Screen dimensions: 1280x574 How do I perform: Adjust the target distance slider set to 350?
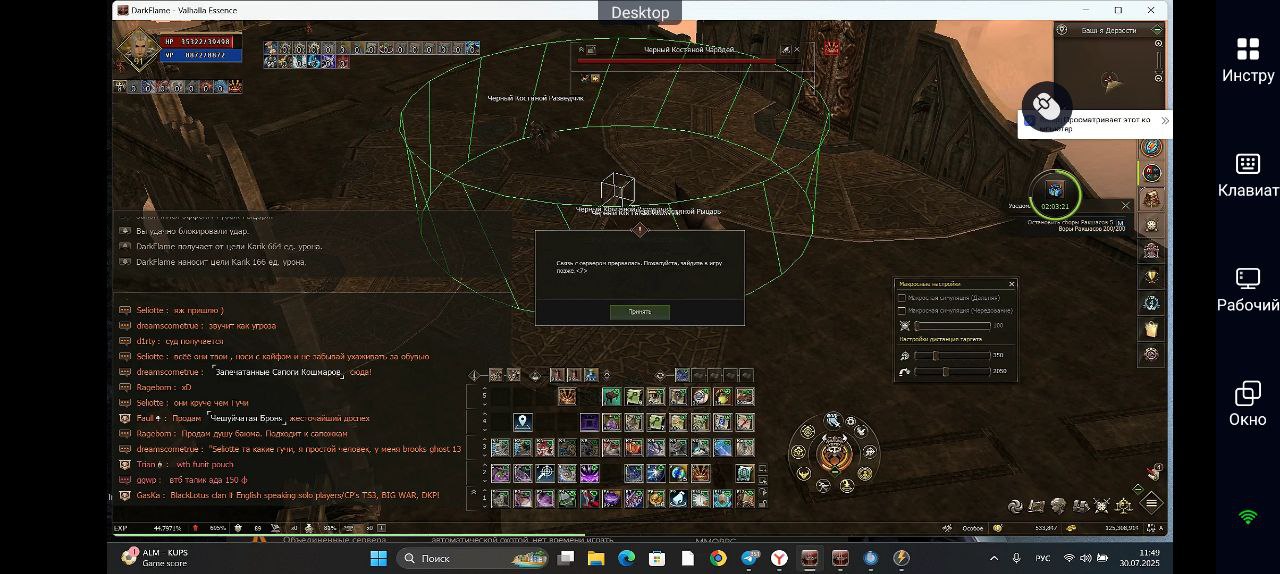(x=935, y=356)
